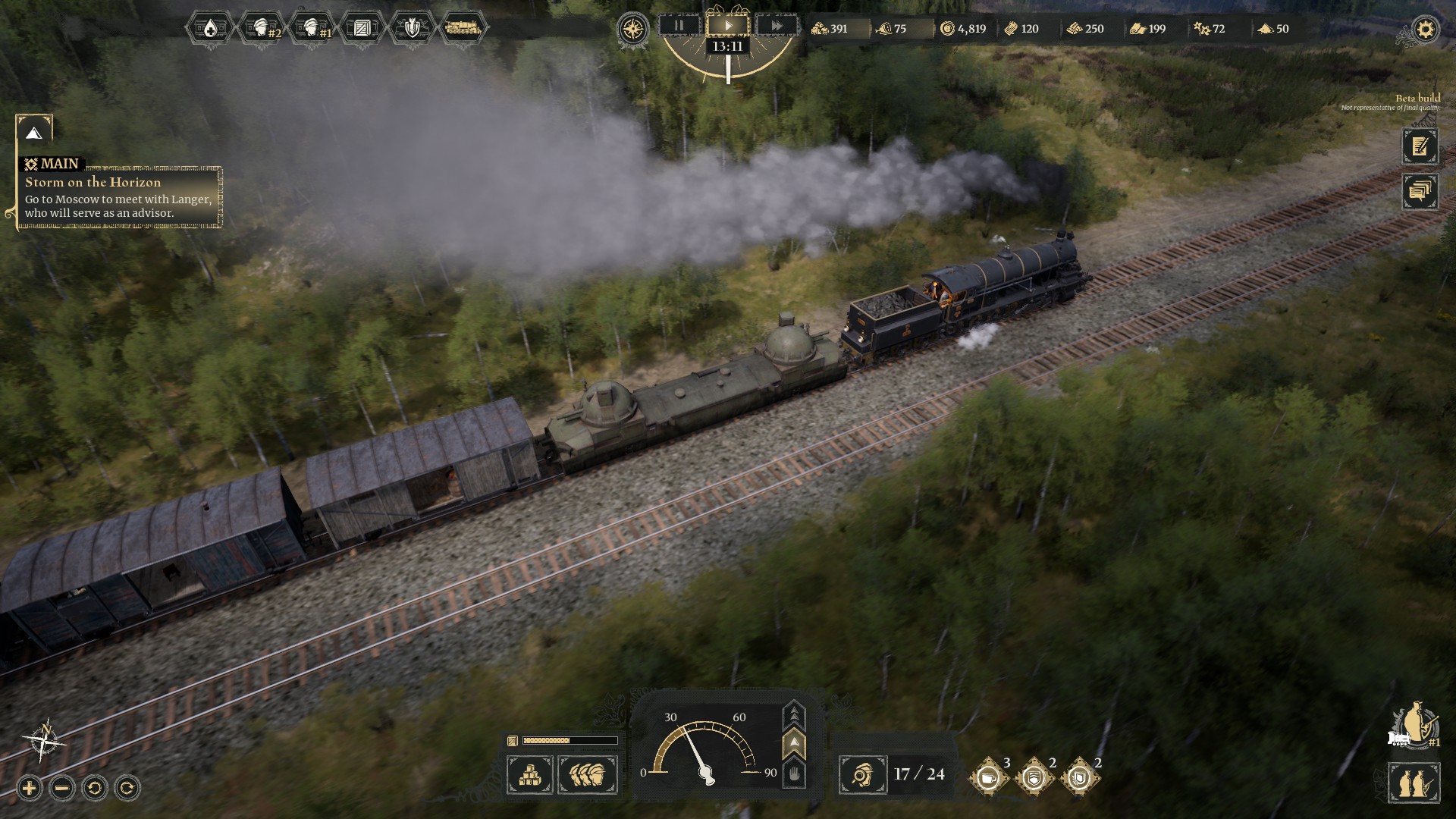Open the journal notes button

(1420, 146)
